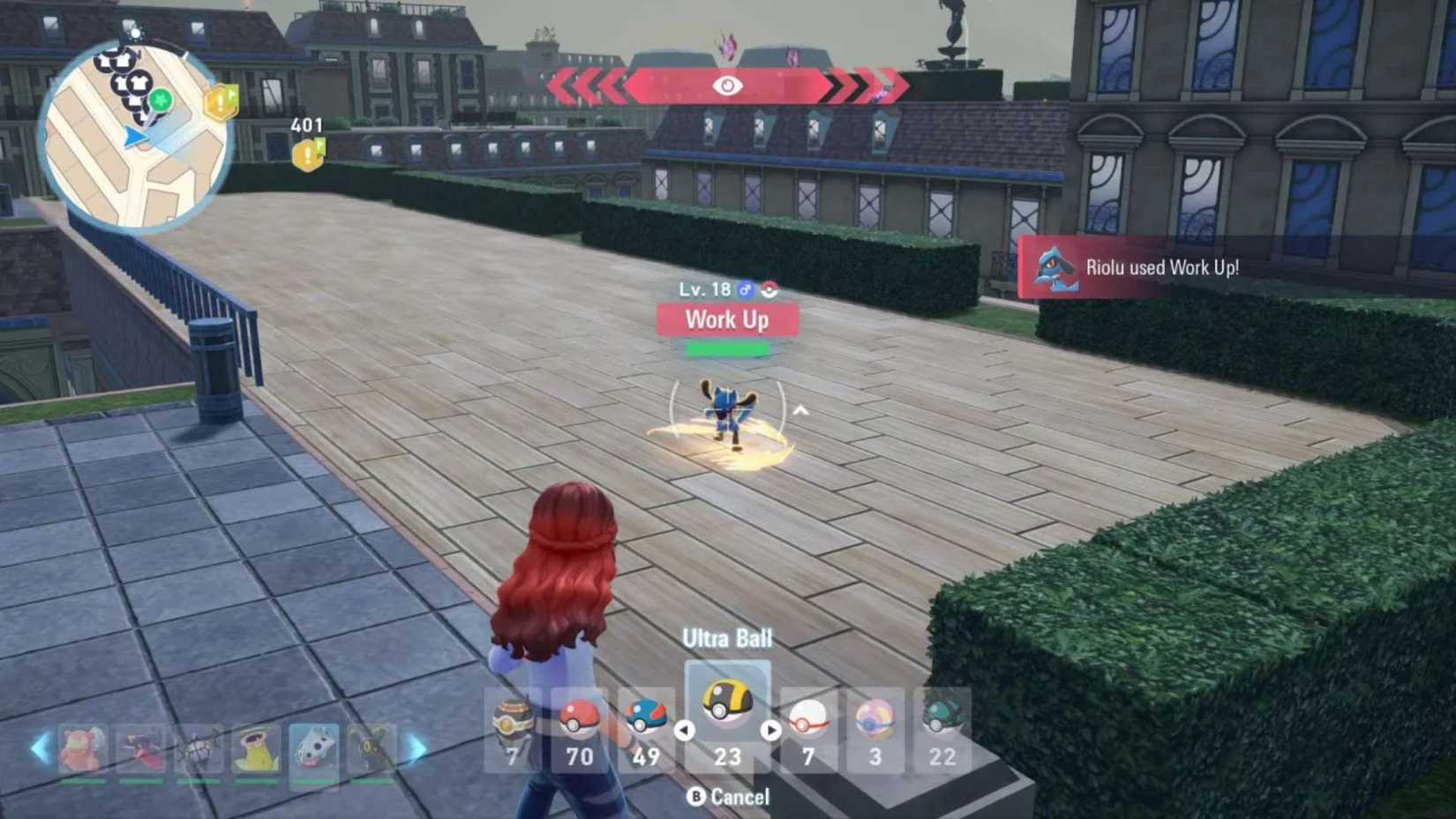
Task: Highlight the Umbreon party slot
Action: pyautogui.click(x=372, y=747)
